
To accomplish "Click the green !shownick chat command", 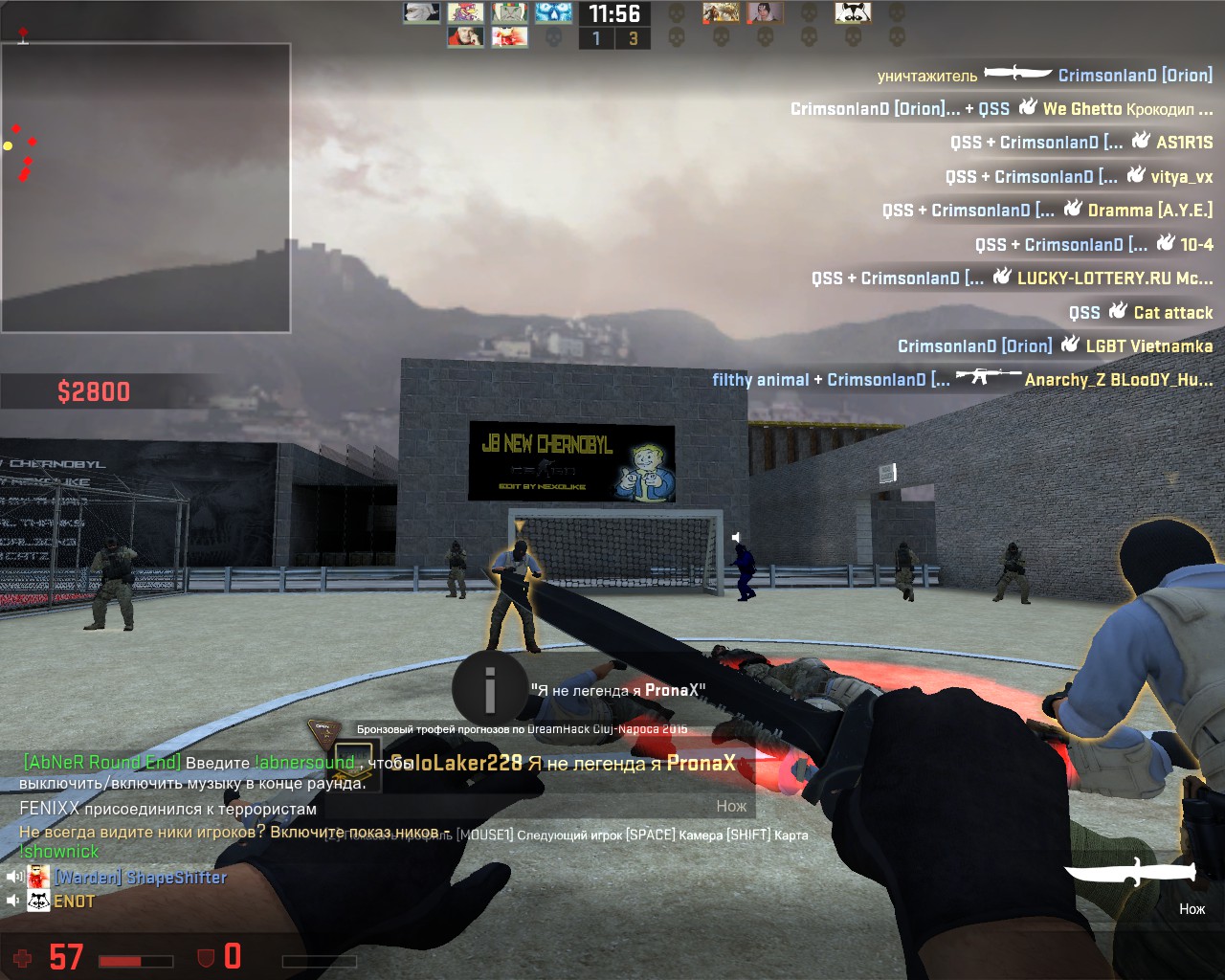I will [59, 851].
